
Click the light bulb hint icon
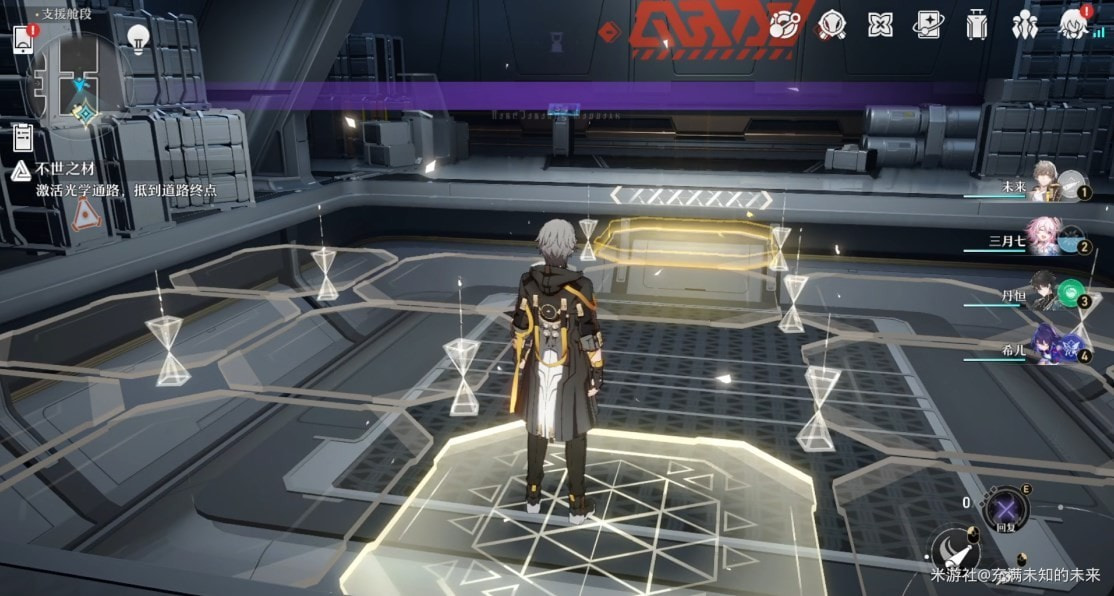[138, 38]
